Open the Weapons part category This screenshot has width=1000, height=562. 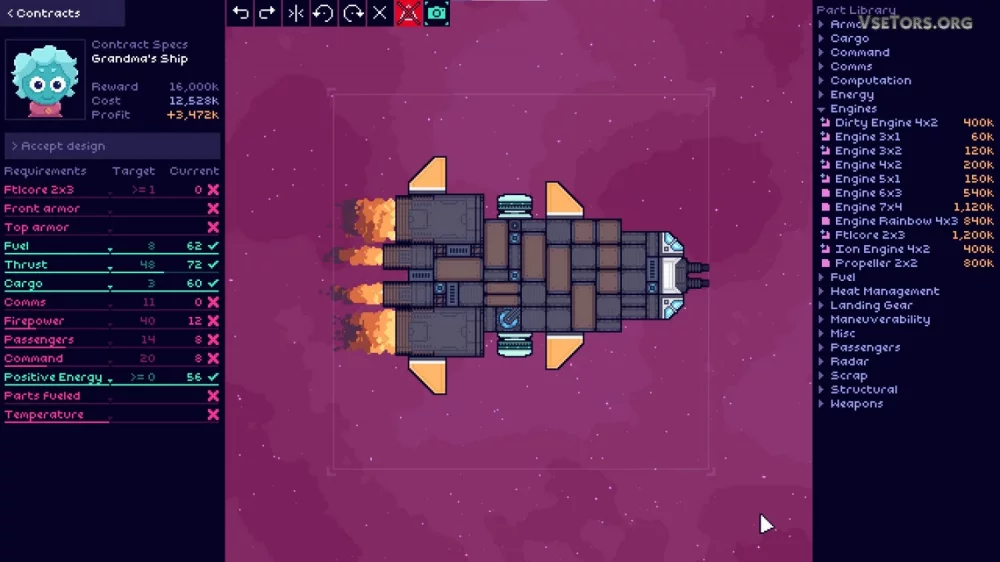pos(856,403)
